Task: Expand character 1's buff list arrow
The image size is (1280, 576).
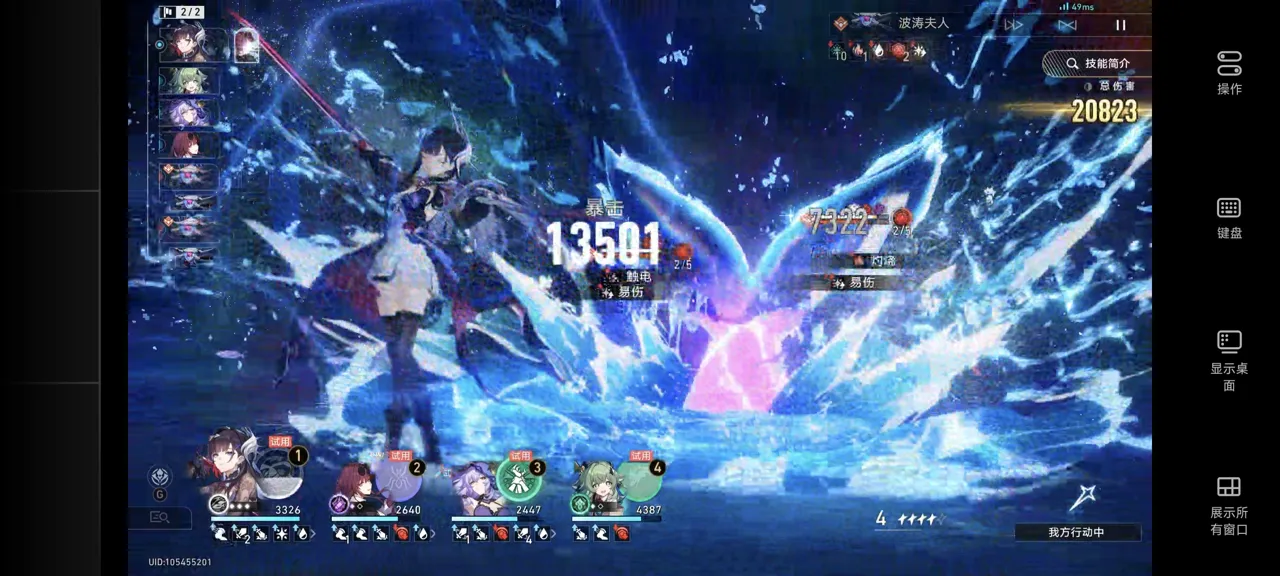Action: point(313,534)
